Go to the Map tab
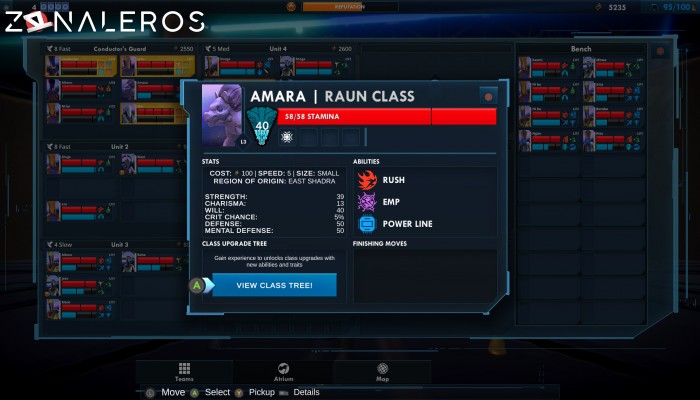Viewport: 700px width, 400px height. (382, 372)
